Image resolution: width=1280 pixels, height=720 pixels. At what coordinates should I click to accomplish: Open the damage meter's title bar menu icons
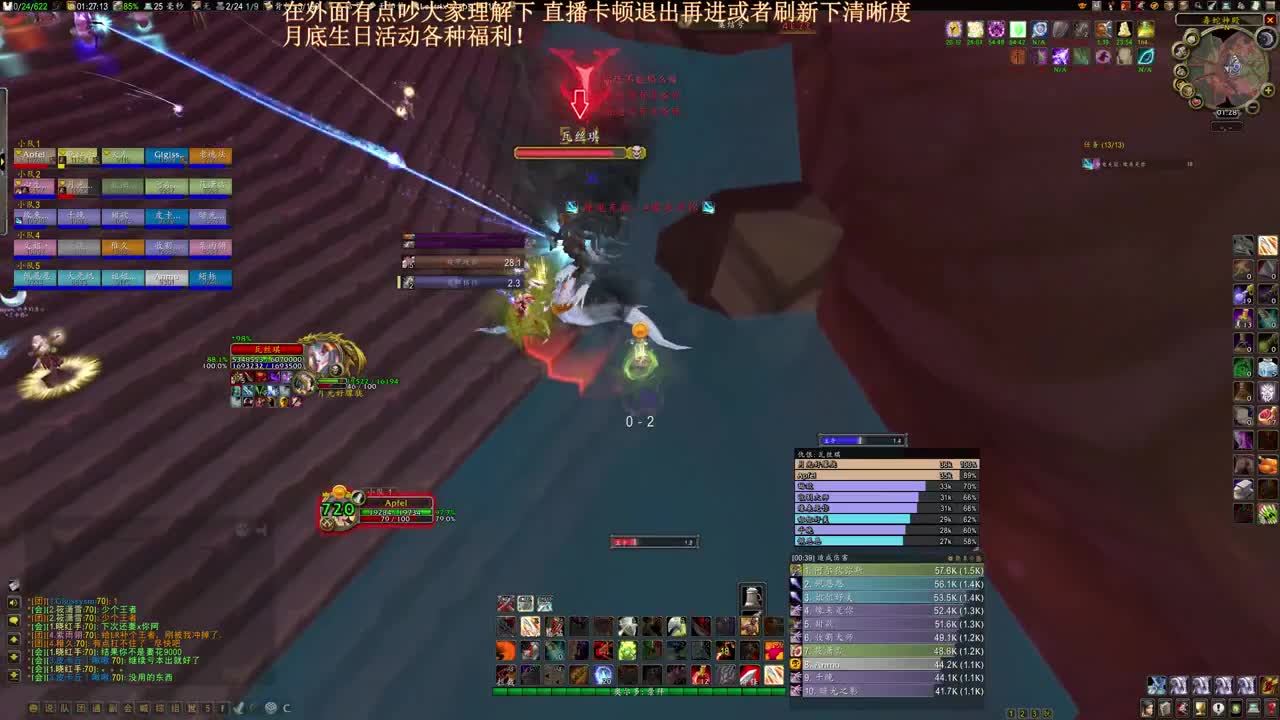[x=965, y=557]
